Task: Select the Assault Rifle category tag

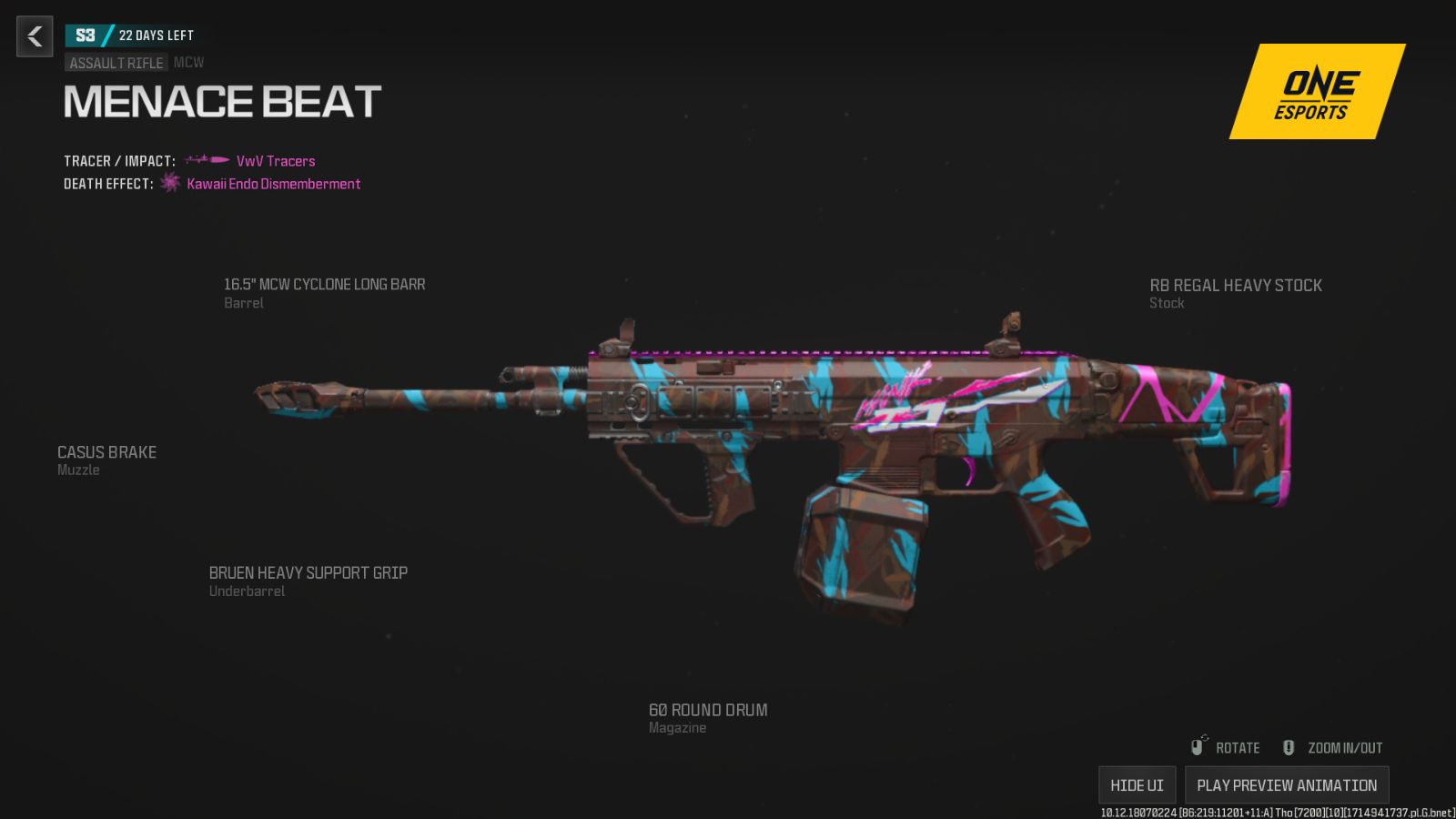Action: click(x=116, y=63)
